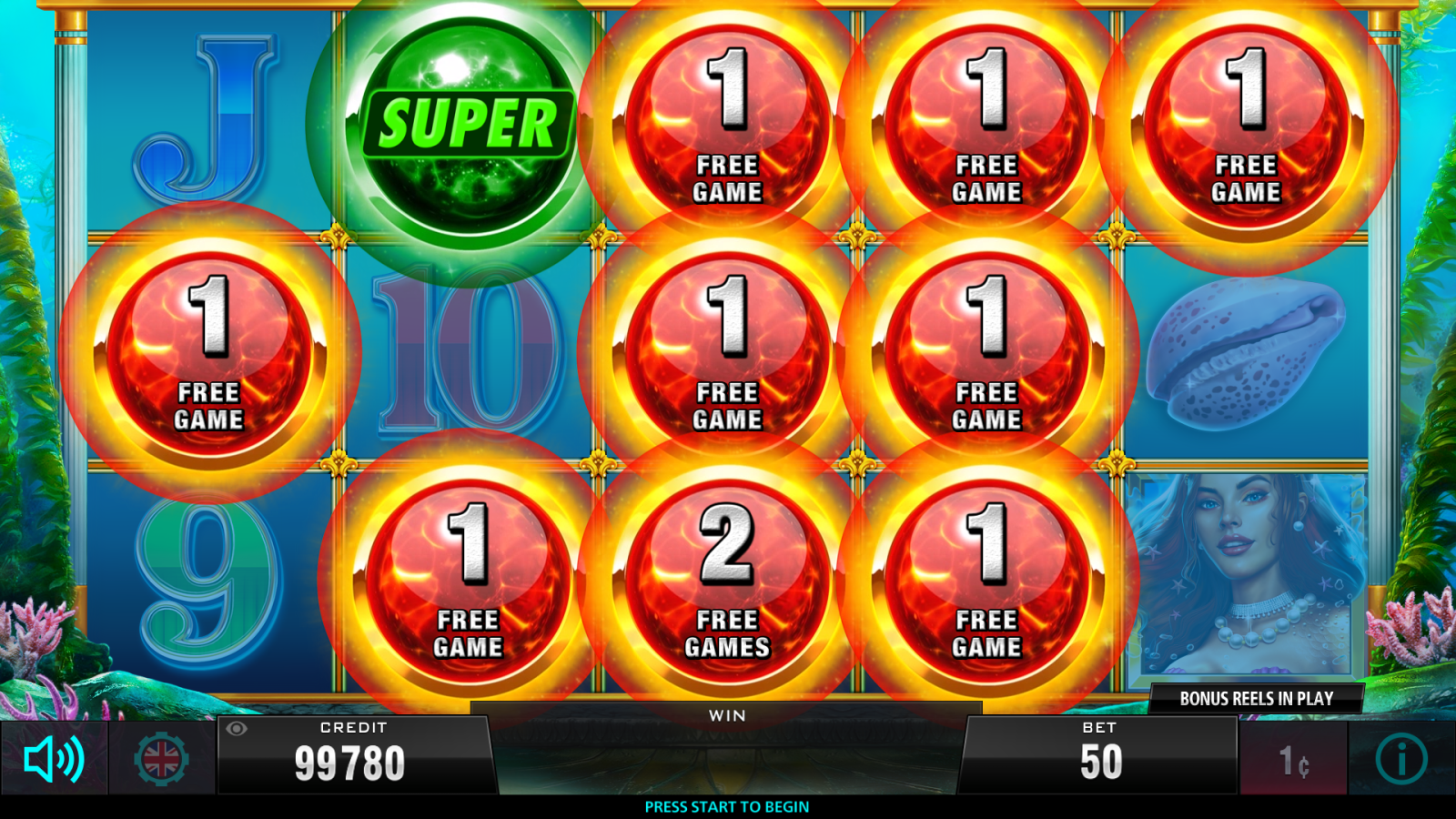Open the BET amount panel
The width and height of the screenshot is (1456, 819).
[x=1100, y=754]
